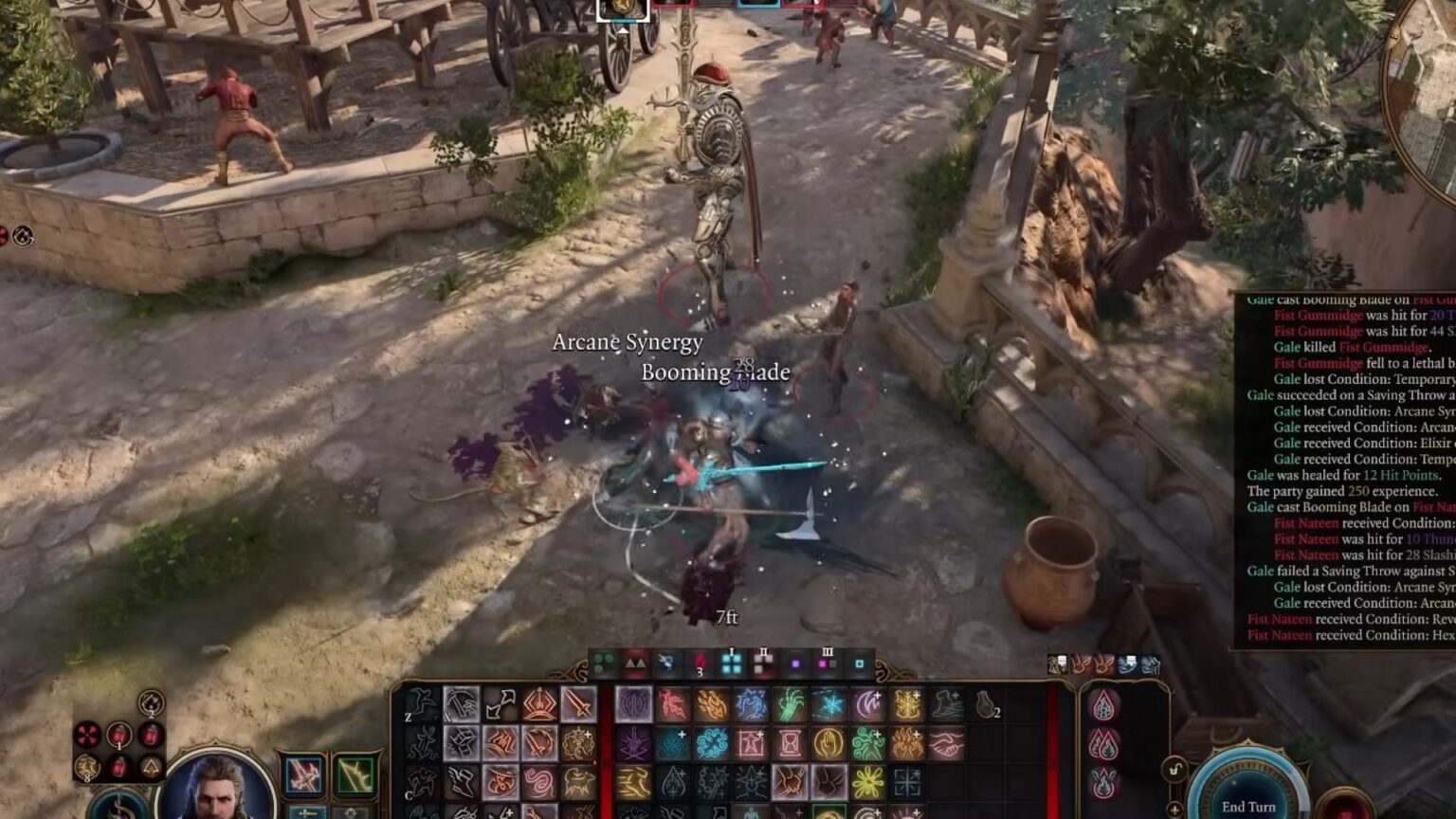Unlock the hotbar with the padlock toggle

pos(1174,771)
